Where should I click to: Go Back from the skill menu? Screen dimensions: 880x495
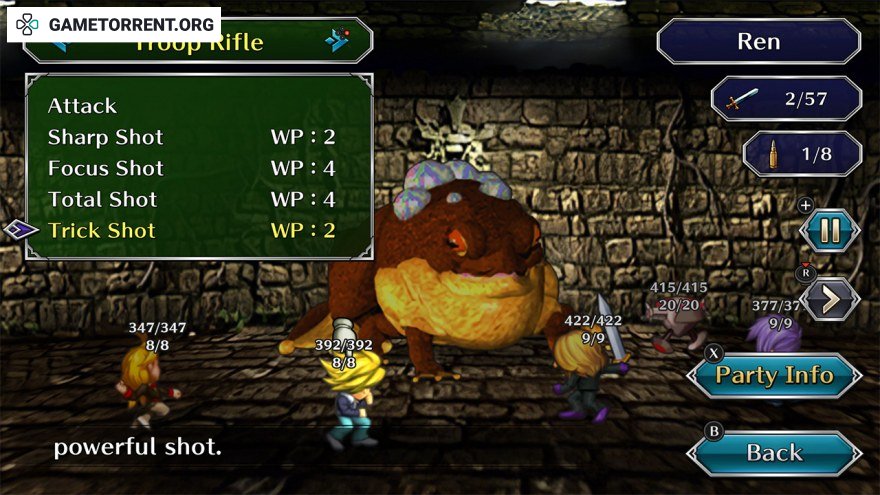pyautogui.click(x=774, y=452)
